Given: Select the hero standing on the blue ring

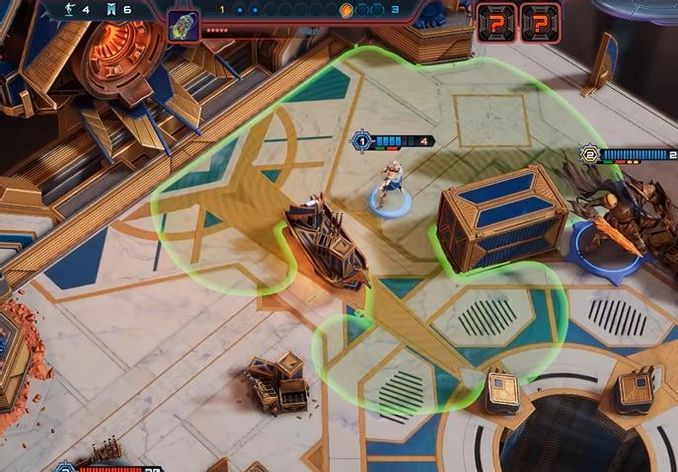Looking at the screenshot, I should pos(390,185).
